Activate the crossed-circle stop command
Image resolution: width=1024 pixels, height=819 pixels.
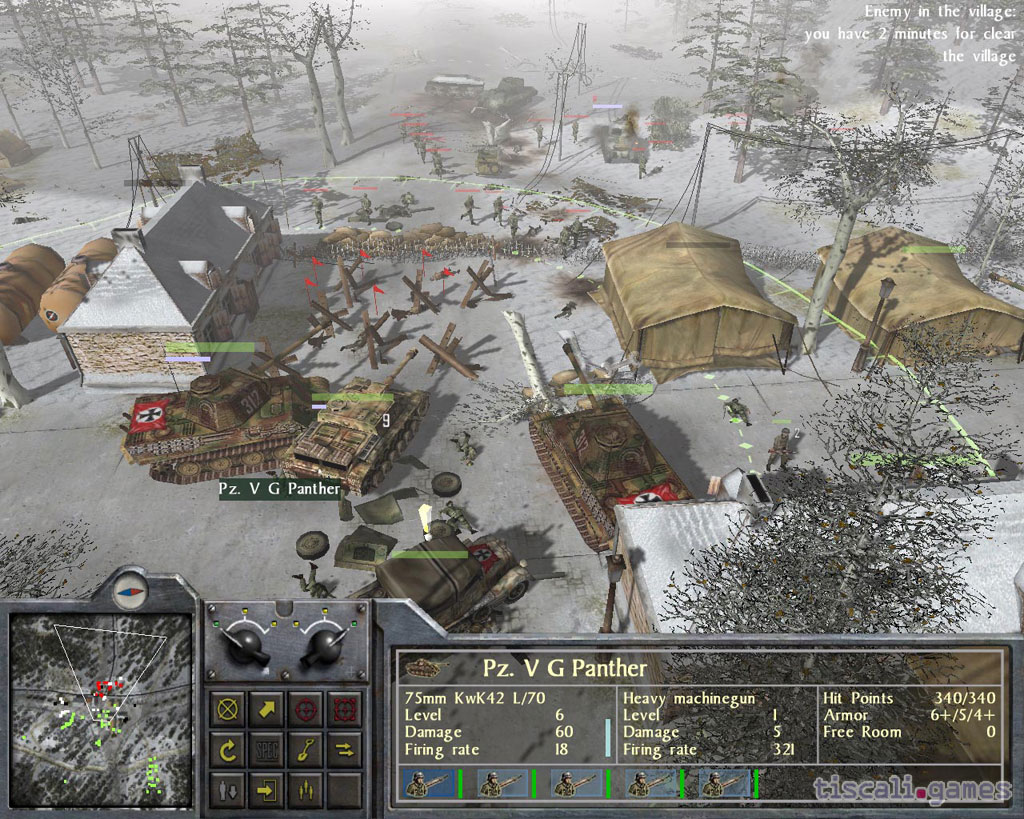(x=229, y=709)
